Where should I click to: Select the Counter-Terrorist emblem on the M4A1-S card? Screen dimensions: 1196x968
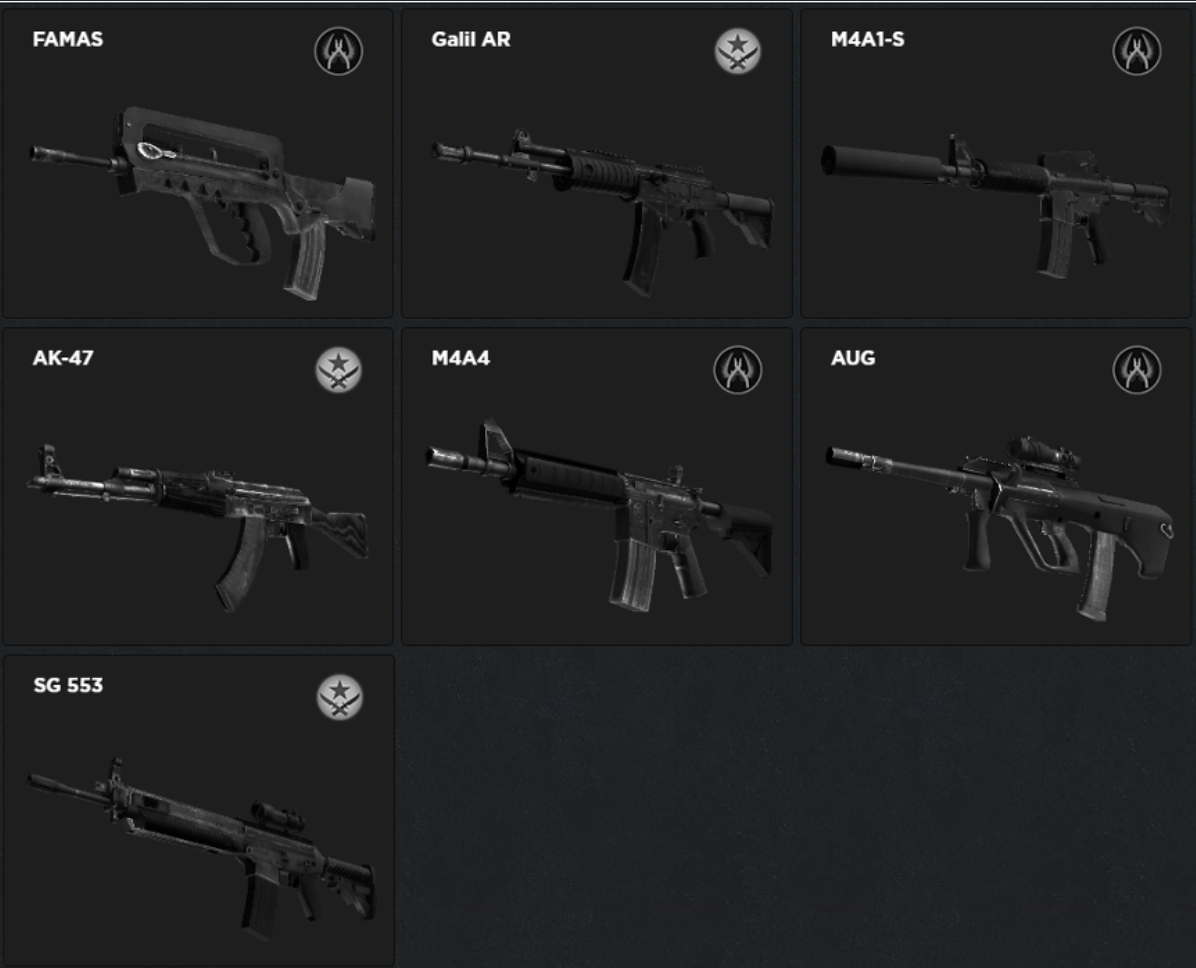[x=1137, y=51]
